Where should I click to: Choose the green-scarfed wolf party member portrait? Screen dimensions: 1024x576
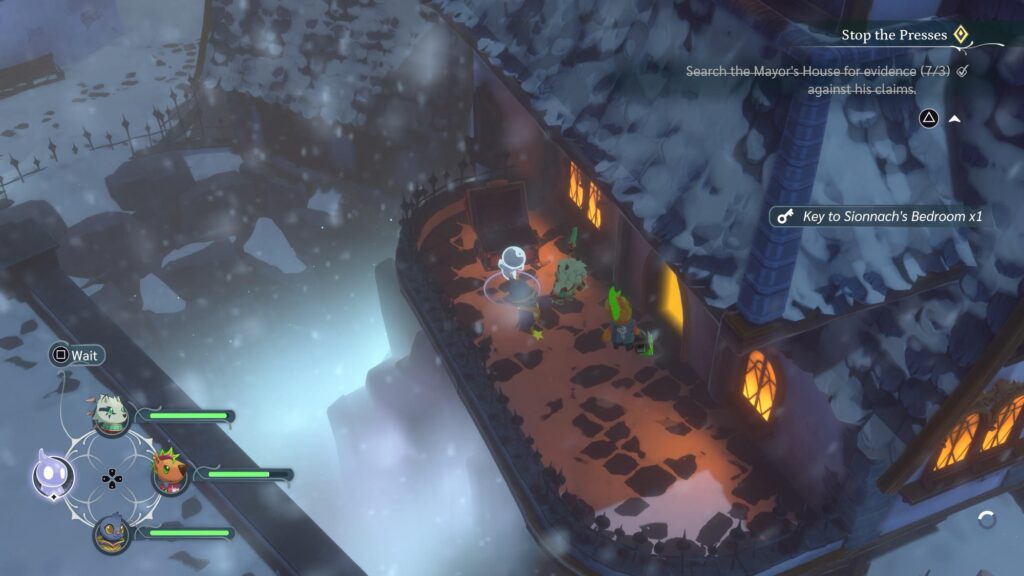tap(111, 414)
